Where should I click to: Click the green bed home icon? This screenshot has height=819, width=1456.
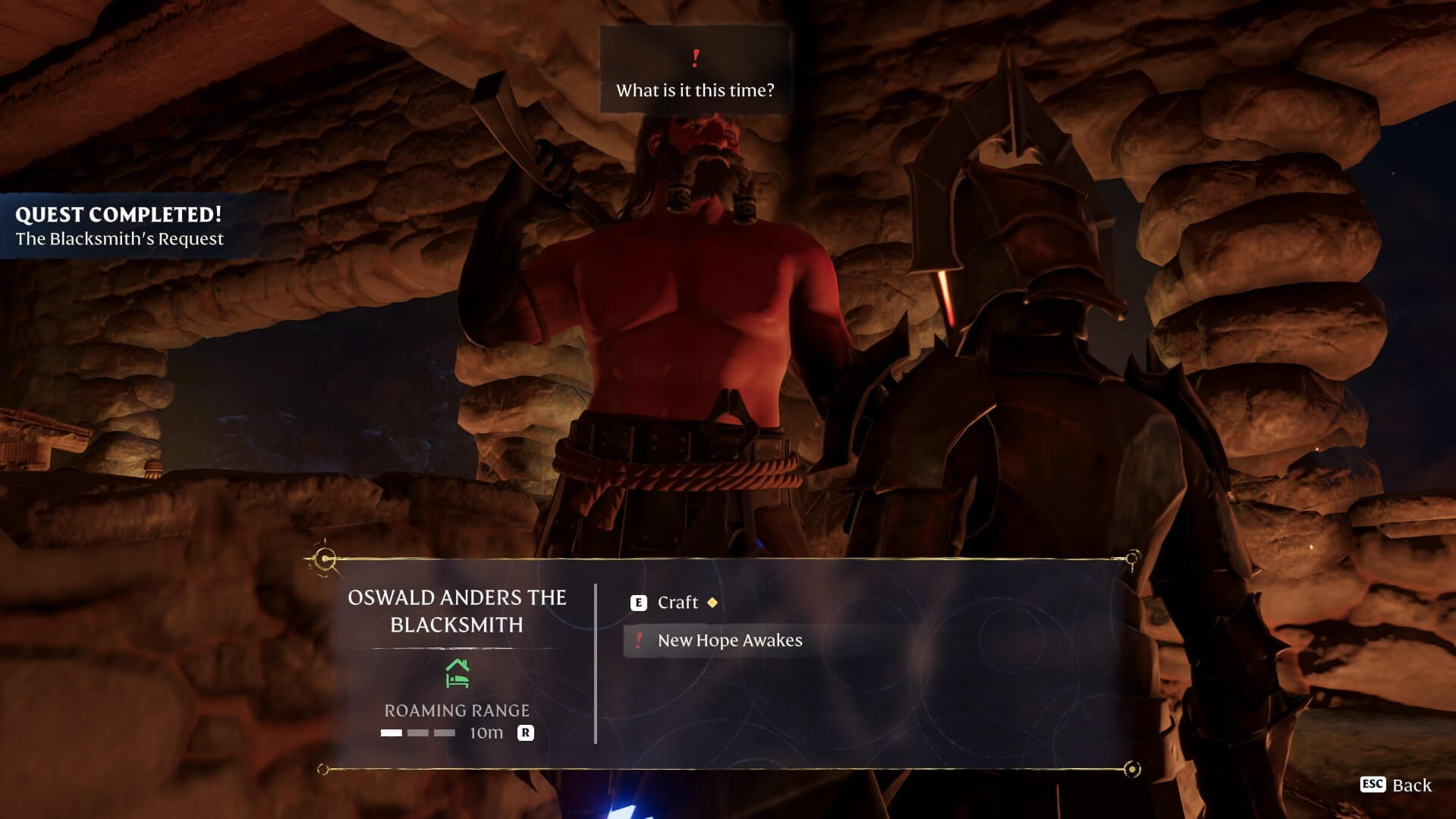click(457, 673)
